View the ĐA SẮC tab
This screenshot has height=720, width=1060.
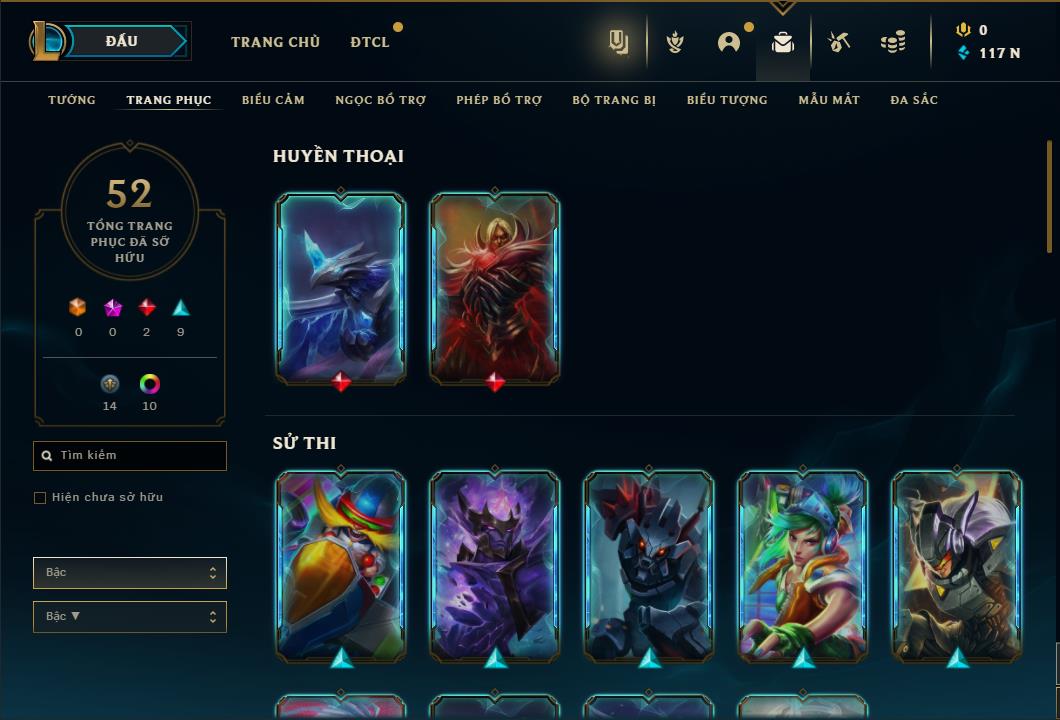coord(914,100)
